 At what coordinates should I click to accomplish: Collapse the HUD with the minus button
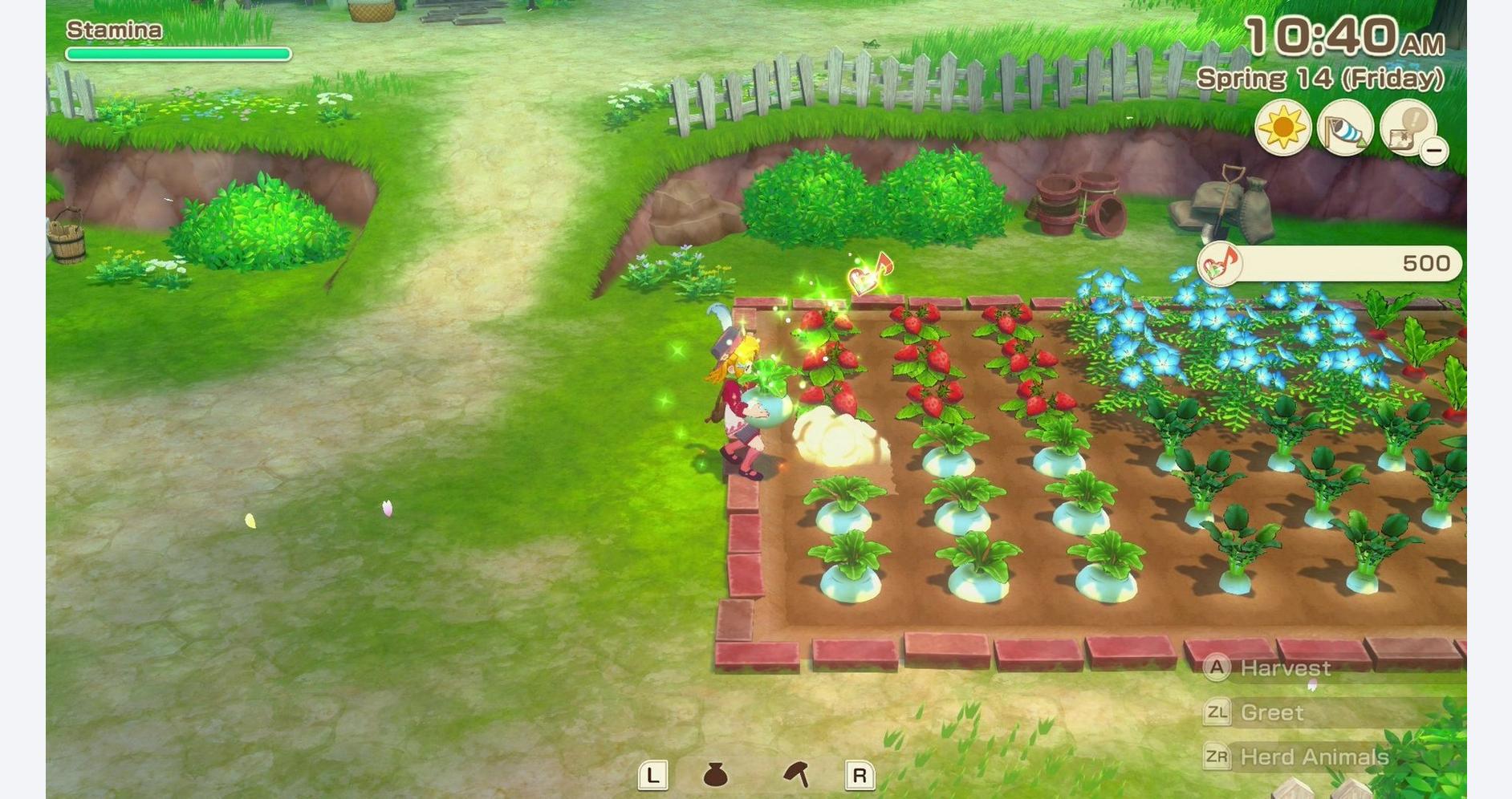click(x=1433, y=150)
